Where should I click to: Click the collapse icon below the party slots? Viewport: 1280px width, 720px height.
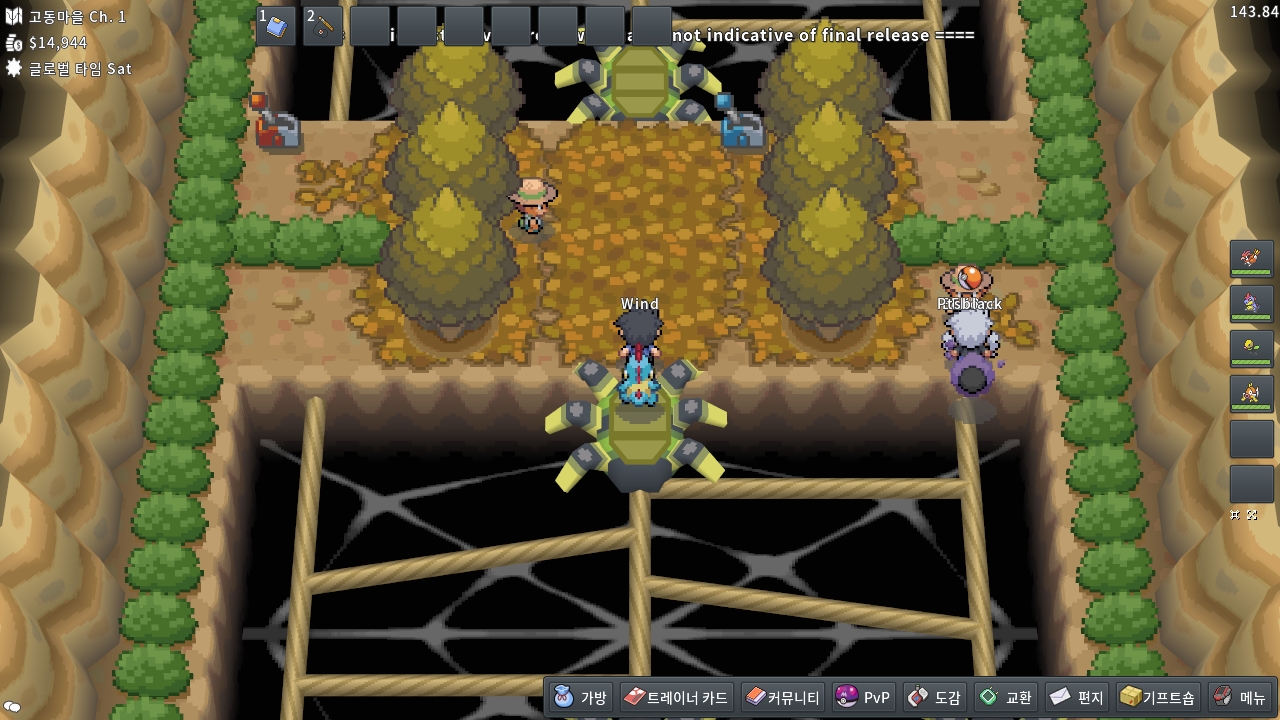1235,515
